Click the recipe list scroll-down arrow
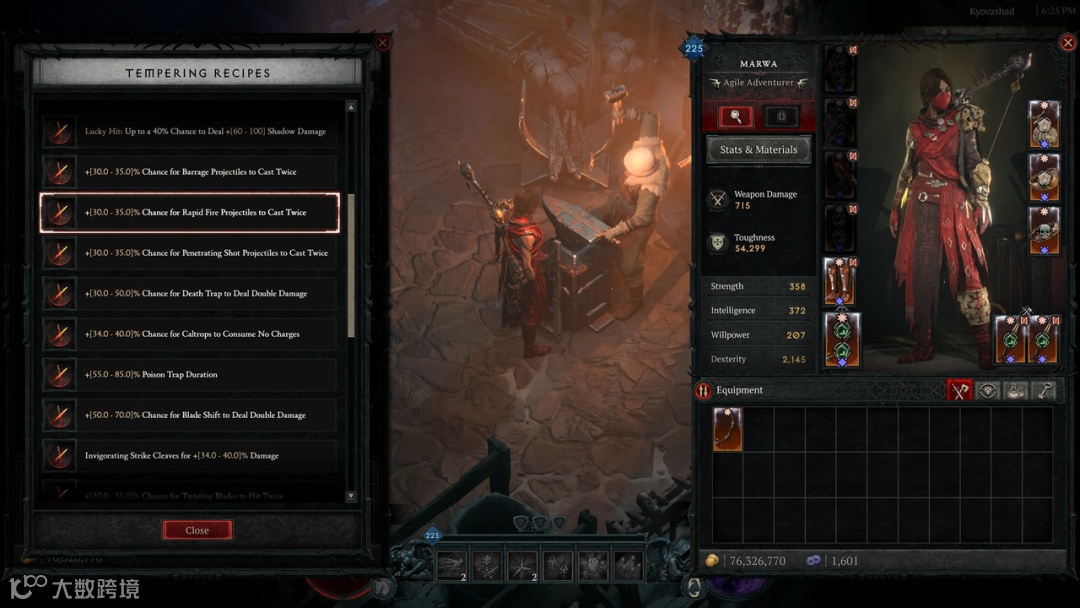 point(351,496)
